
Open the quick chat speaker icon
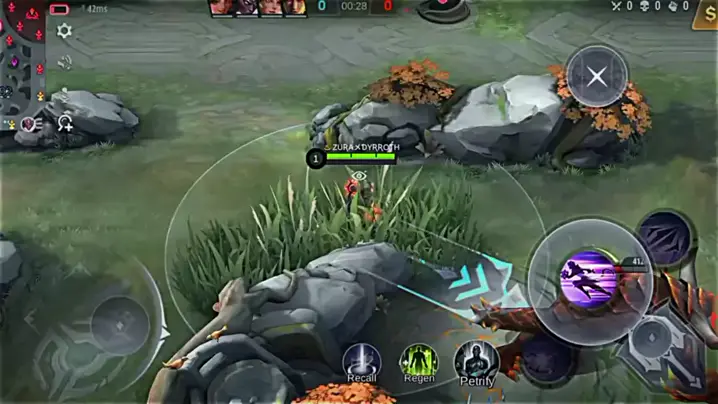click(65, 62)
